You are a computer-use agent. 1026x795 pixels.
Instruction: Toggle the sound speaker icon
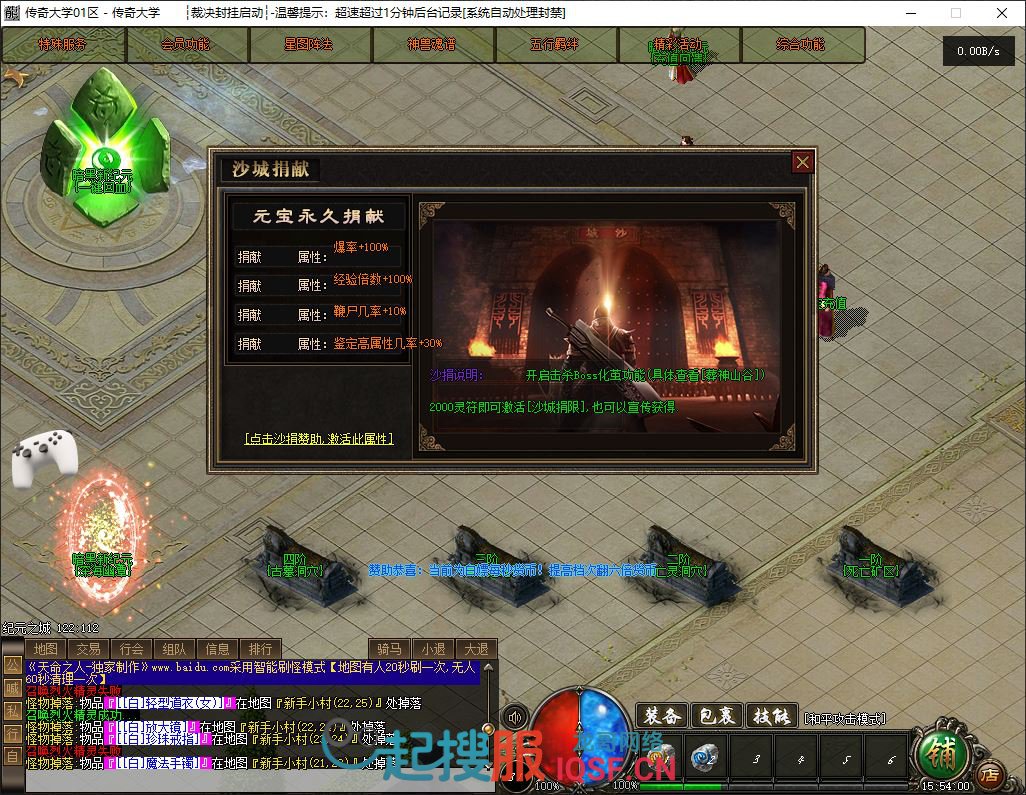point(516,717)
